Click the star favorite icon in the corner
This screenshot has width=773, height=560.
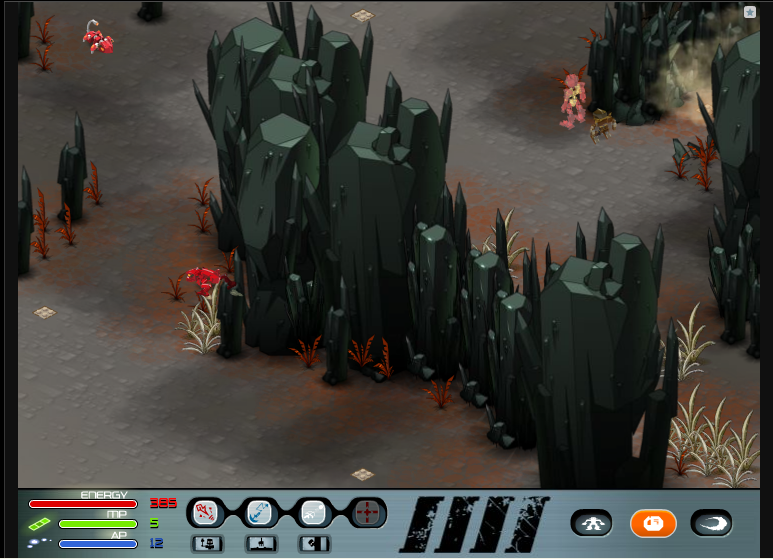pyautogui.click(x=750, y=12)
